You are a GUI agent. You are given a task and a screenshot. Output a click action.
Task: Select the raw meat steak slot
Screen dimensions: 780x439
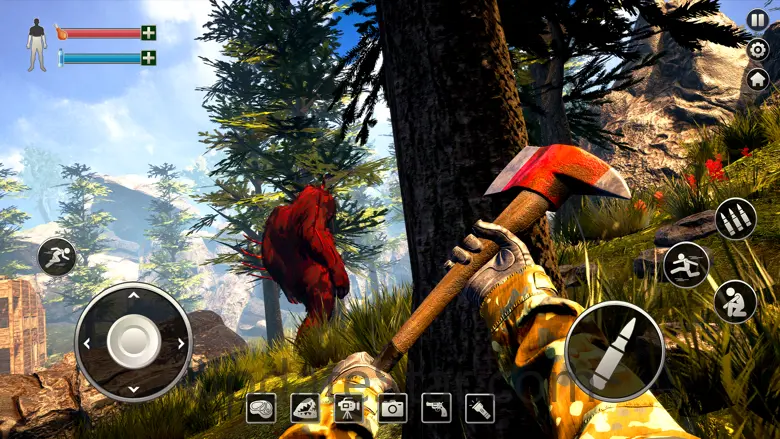coord(261,407)
